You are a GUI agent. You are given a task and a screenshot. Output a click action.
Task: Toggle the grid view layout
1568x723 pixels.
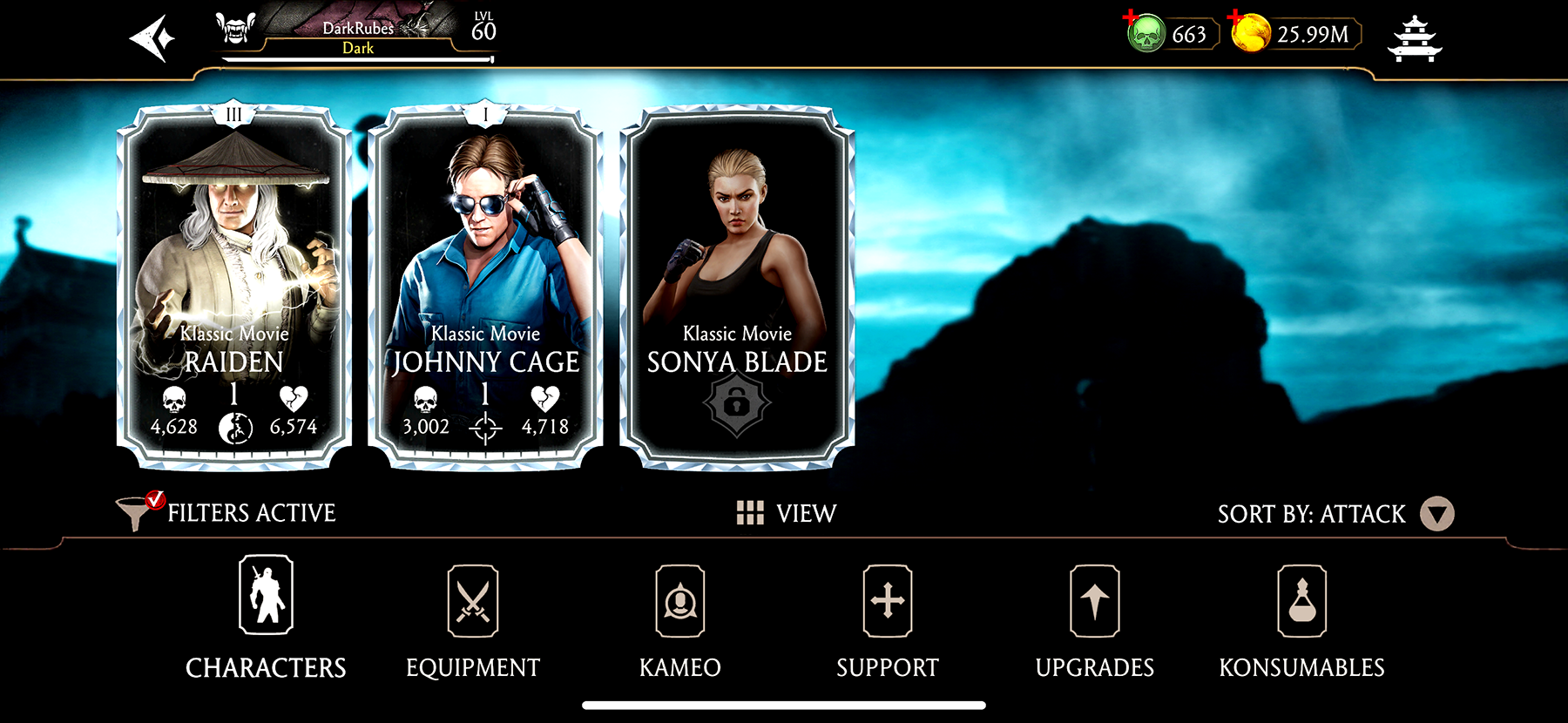pos(786,513)
